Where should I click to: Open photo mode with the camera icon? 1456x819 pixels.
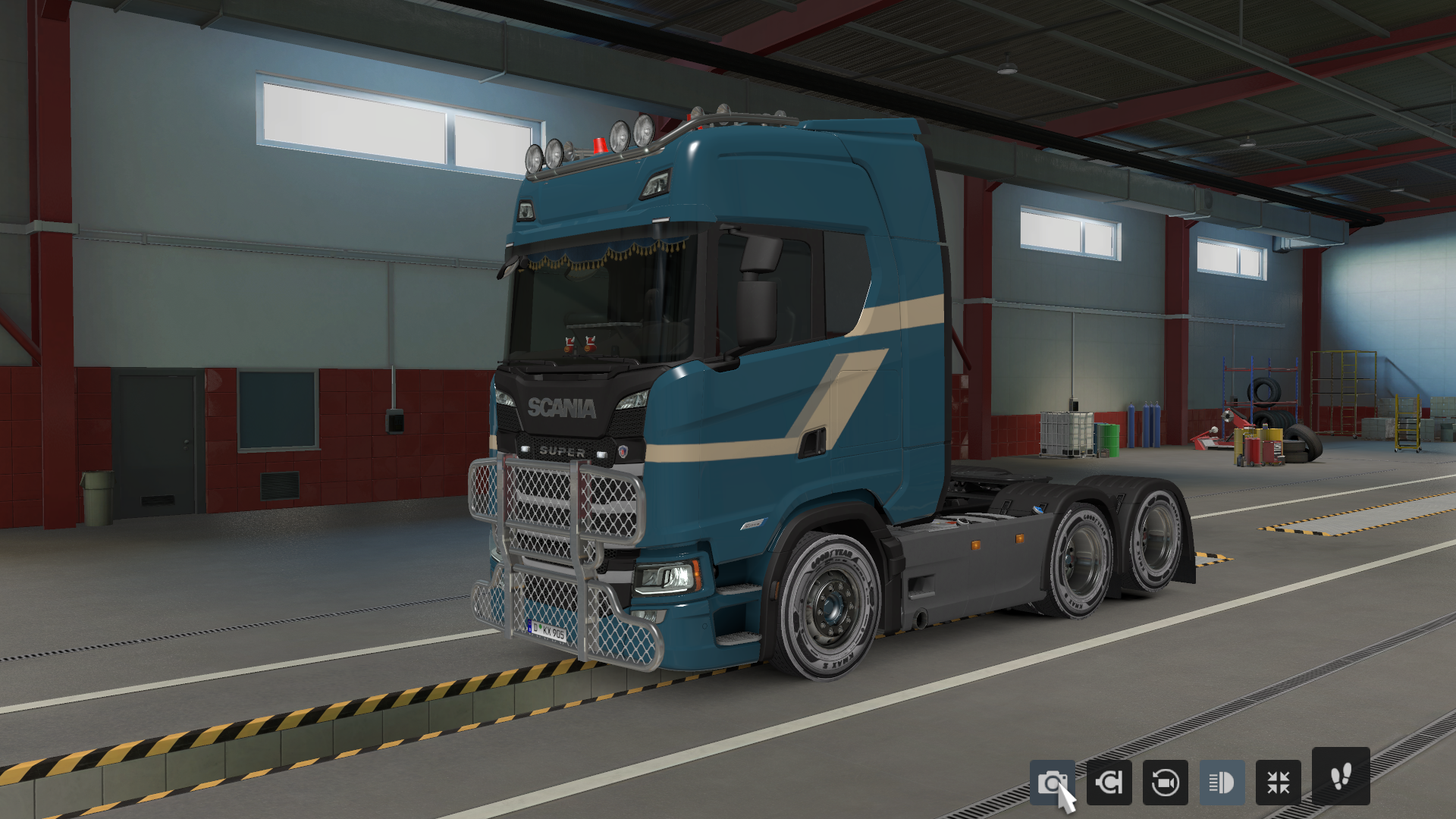[1055, 783]
